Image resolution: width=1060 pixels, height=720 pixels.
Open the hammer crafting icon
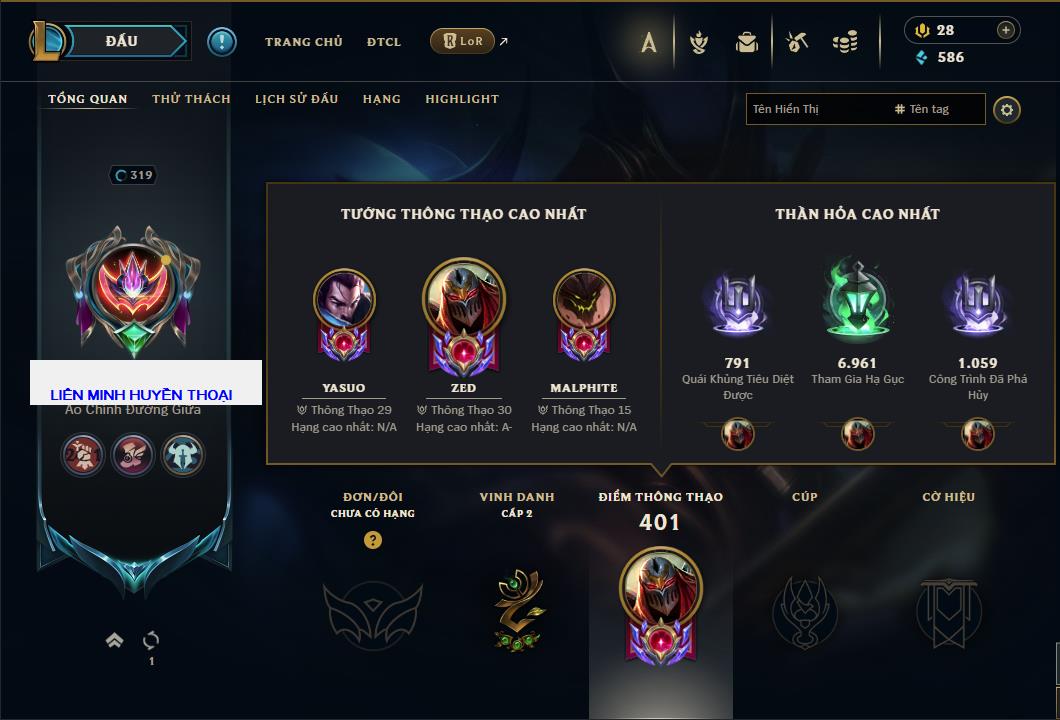click(796, 42)
